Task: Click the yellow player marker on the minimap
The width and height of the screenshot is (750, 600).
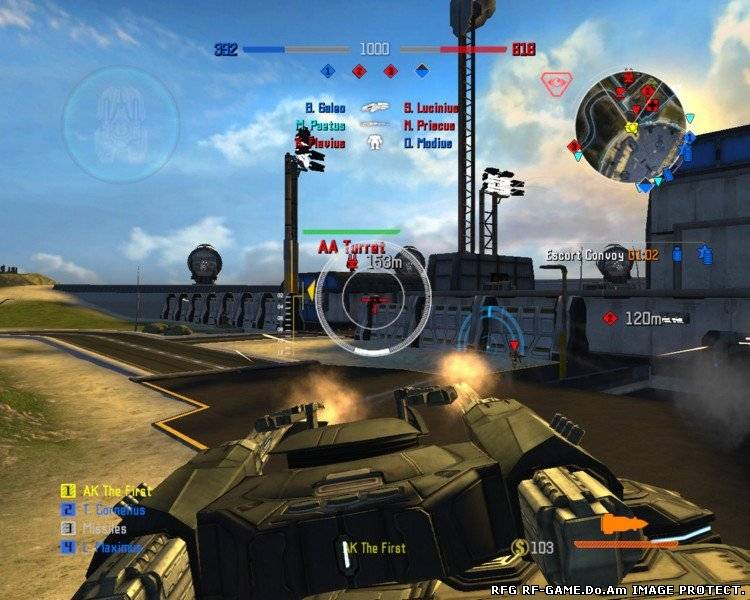Action: (x=631, y=127)
